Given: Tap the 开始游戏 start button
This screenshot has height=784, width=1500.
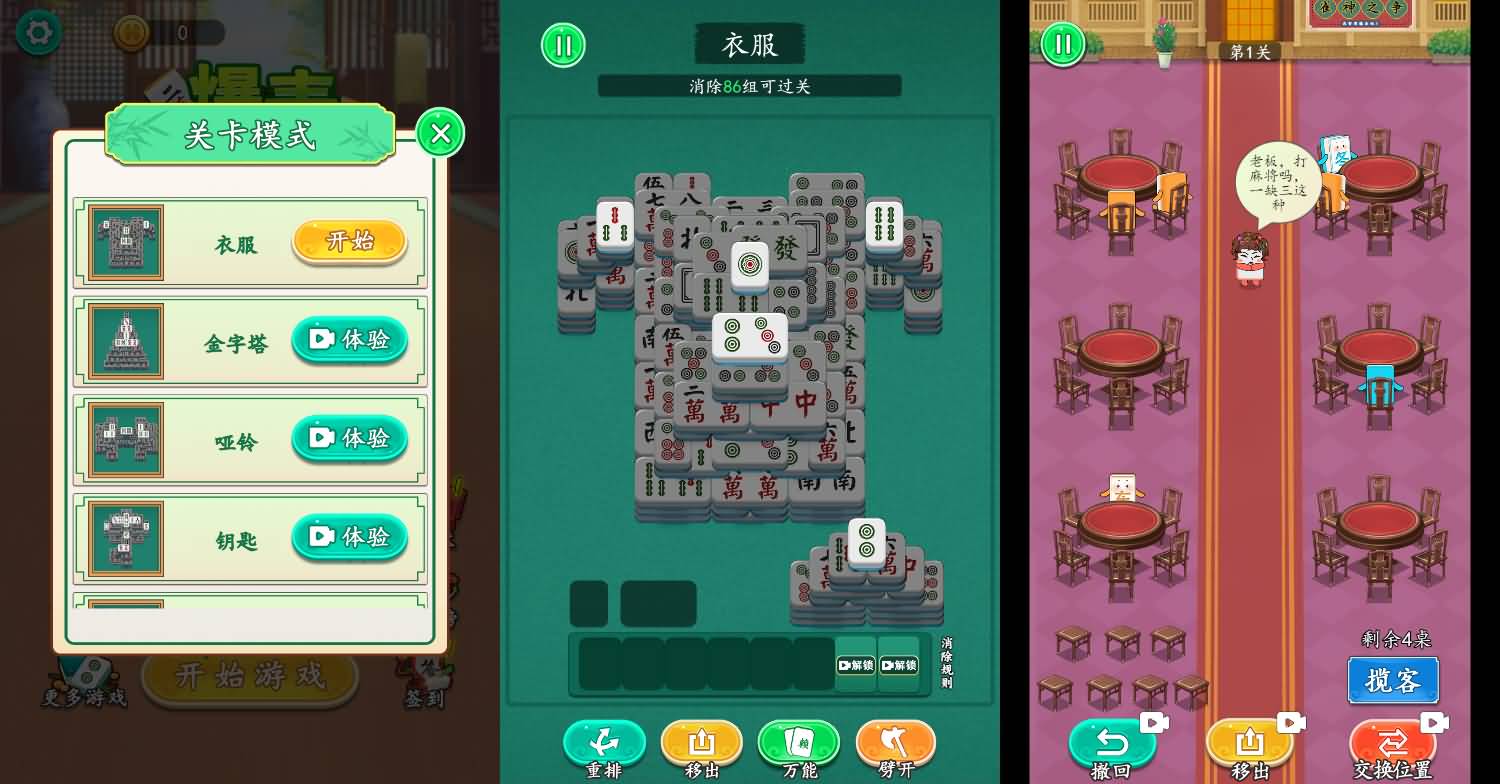Looking at the screenshot, I should pyautogui.click(x=249, y=677).
